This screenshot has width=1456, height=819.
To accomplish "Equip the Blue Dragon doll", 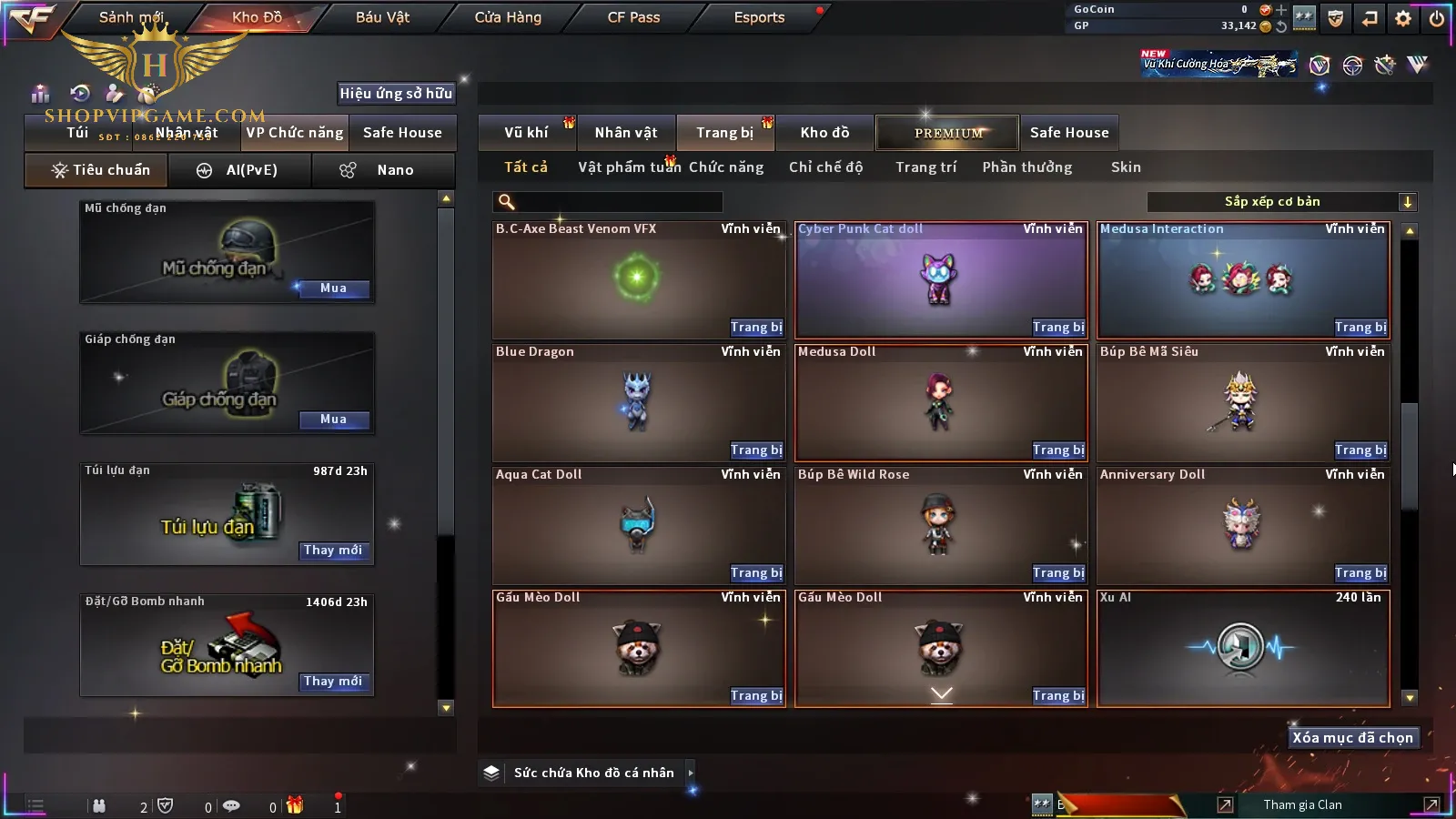I will click(x=756, y=450).
